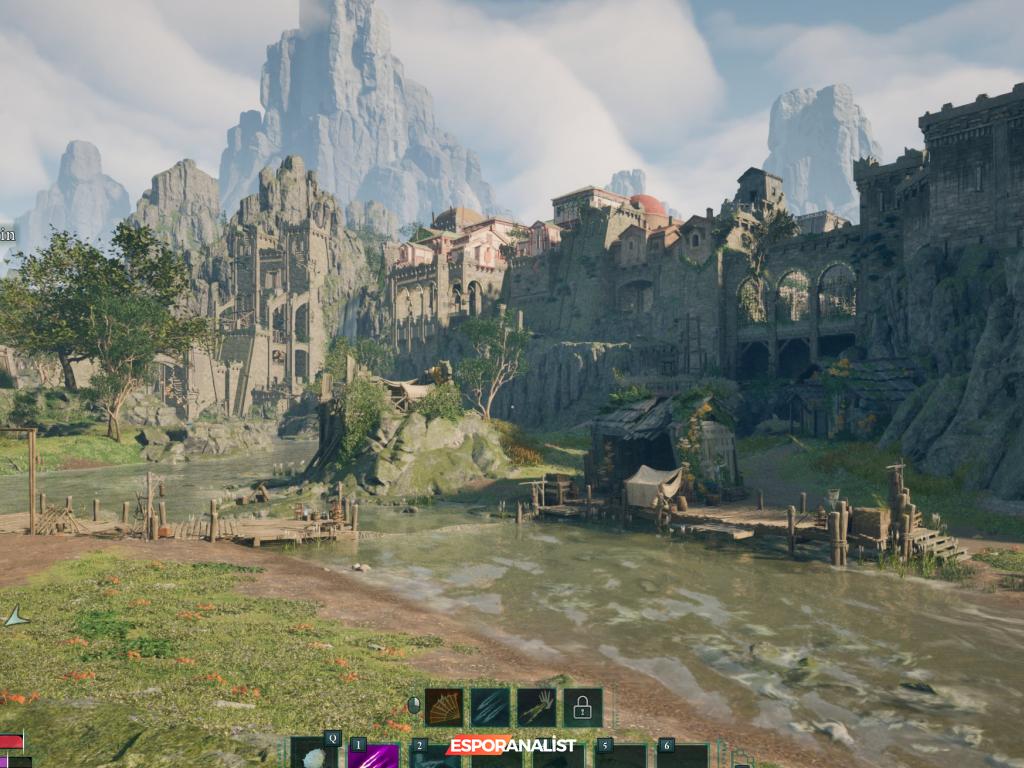Use the skeletal hand ability
The image size is (1024, 768).
(536, 707)
